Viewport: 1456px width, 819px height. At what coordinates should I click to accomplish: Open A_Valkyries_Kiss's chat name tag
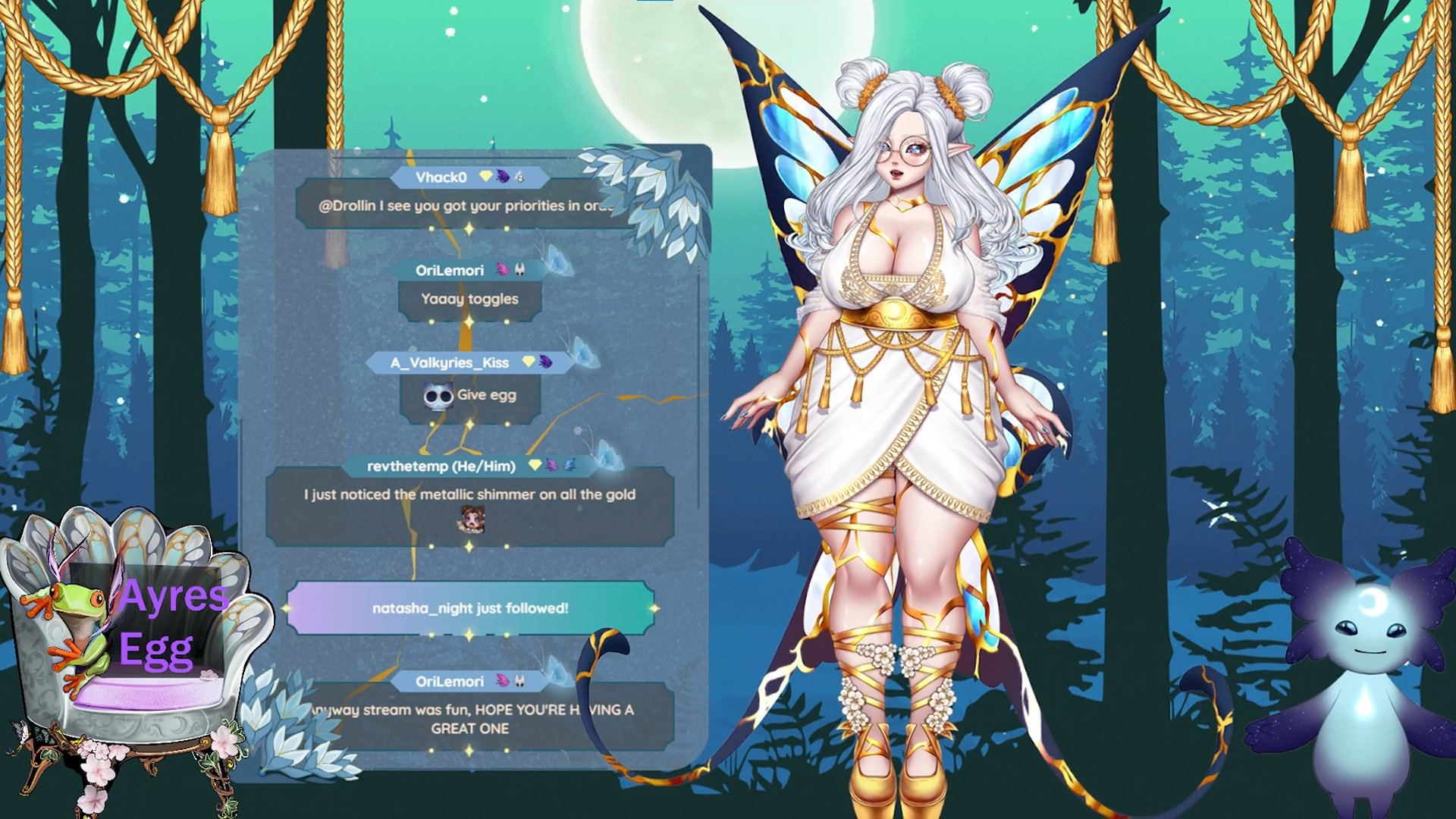coord(450,362)
